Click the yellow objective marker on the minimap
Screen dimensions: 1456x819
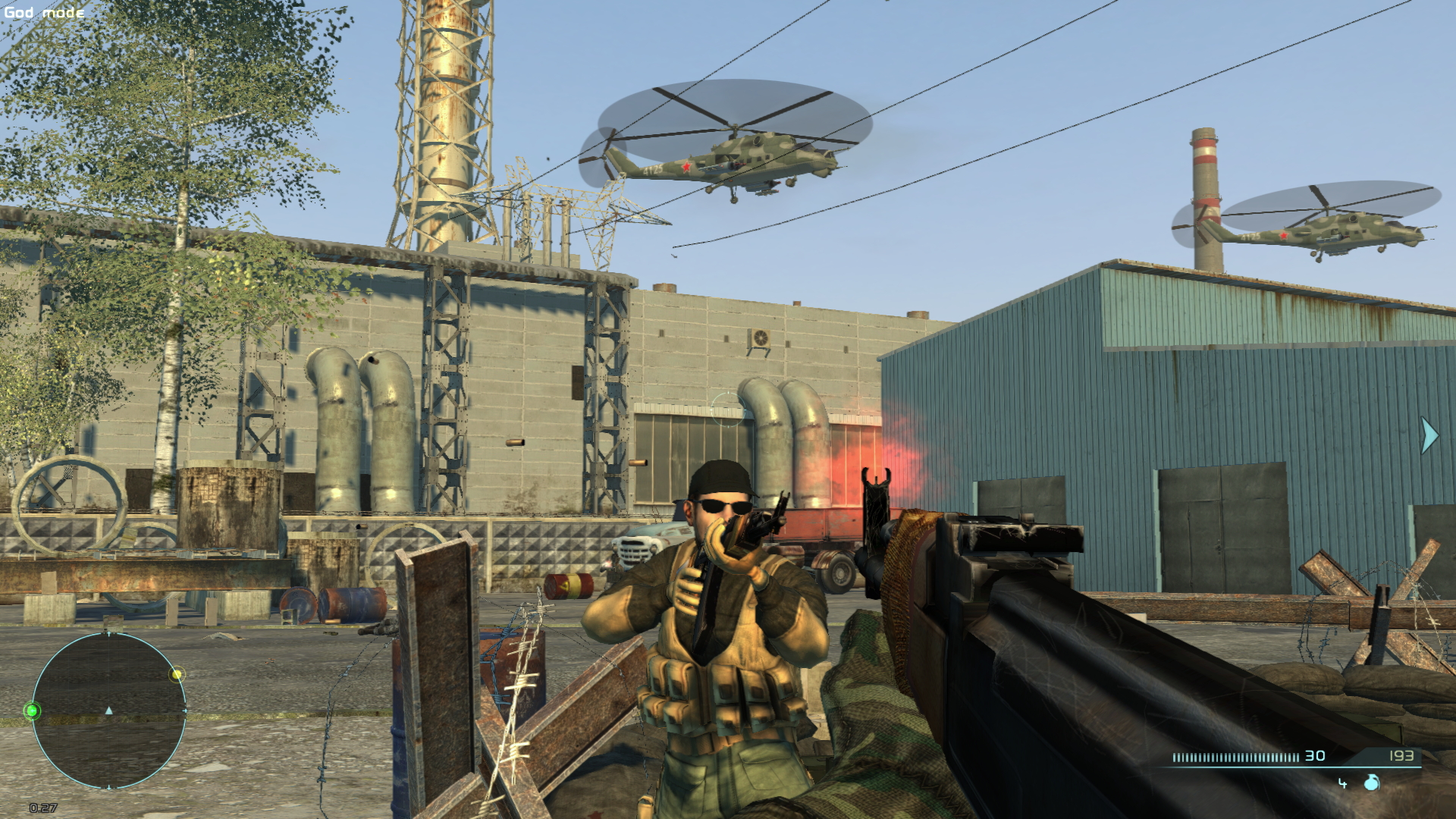[177, 675]
